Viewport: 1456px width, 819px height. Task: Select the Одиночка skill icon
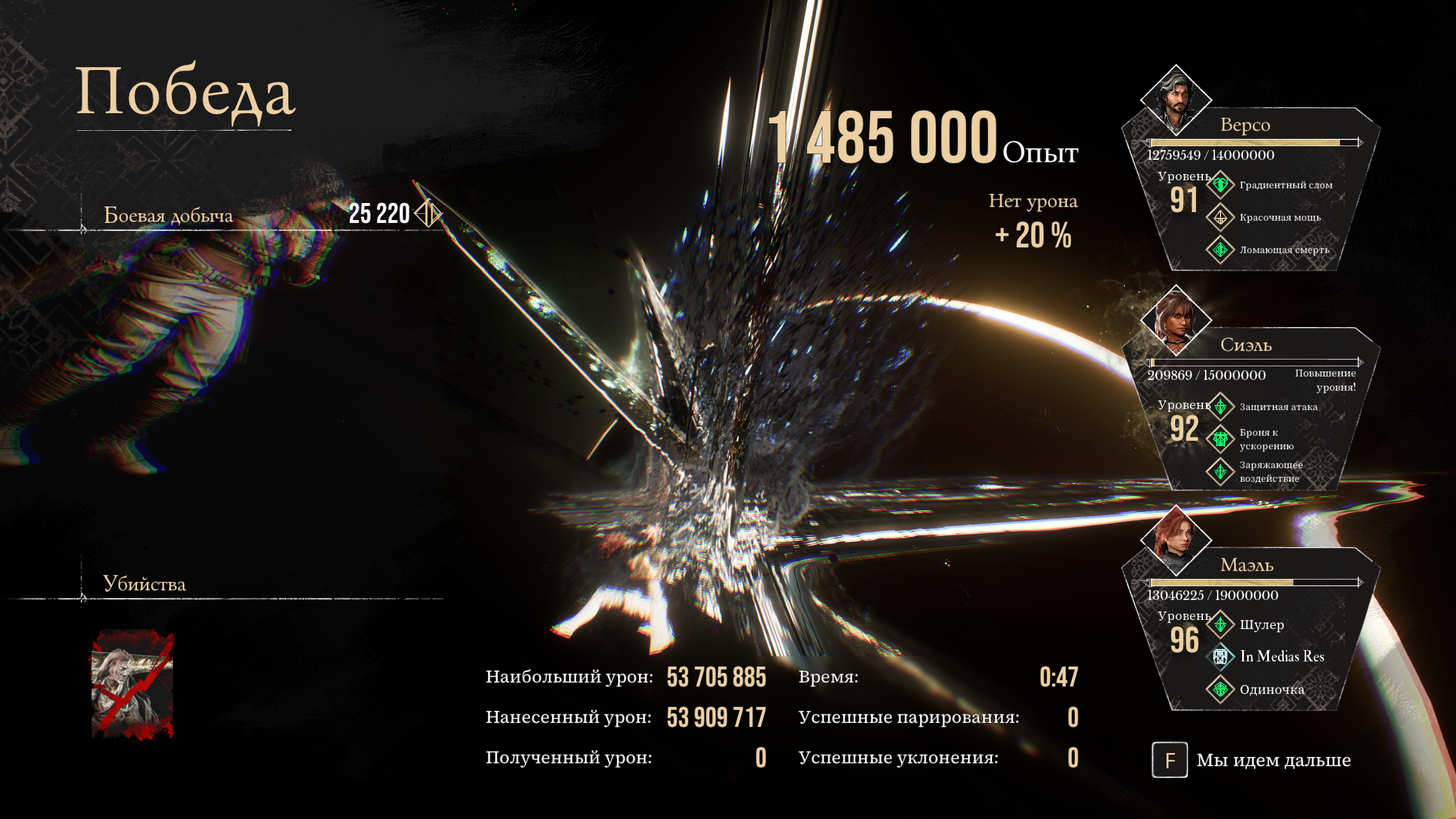pos(1220,689)
